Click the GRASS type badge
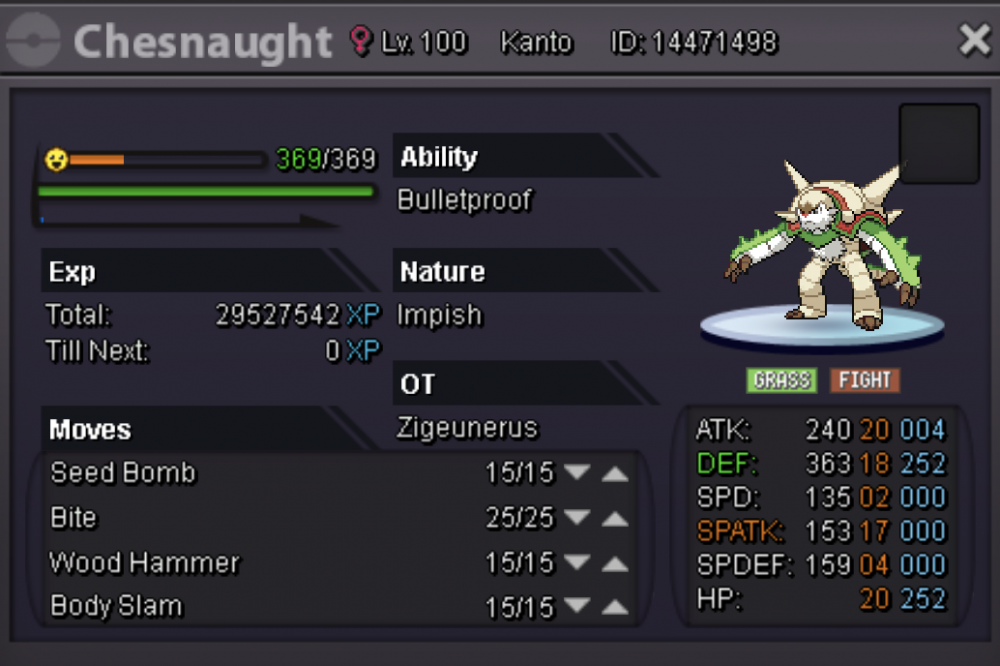 tap(781, 380)
